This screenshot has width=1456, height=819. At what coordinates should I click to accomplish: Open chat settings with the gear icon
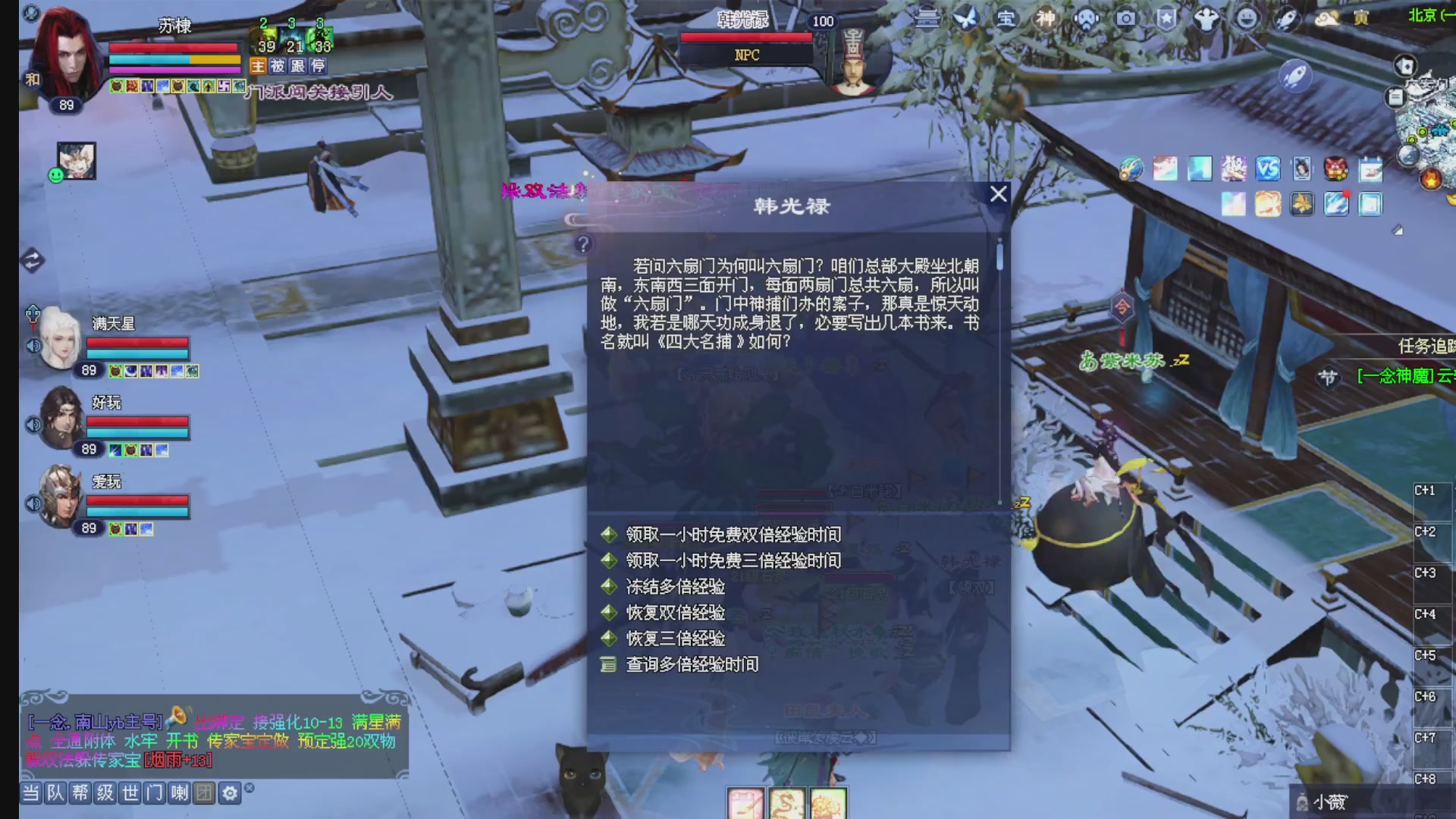229,793
